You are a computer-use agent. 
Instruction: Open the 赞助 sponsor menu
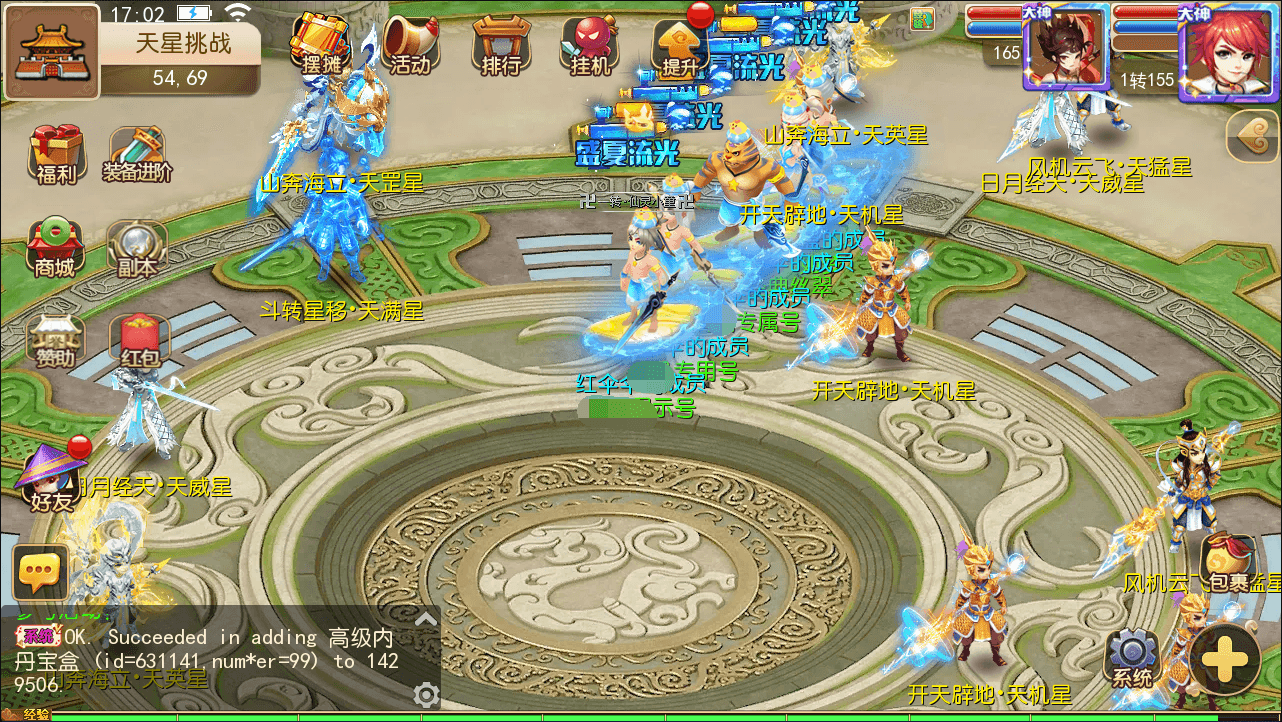pyautogui.click(x=55, y=340)
